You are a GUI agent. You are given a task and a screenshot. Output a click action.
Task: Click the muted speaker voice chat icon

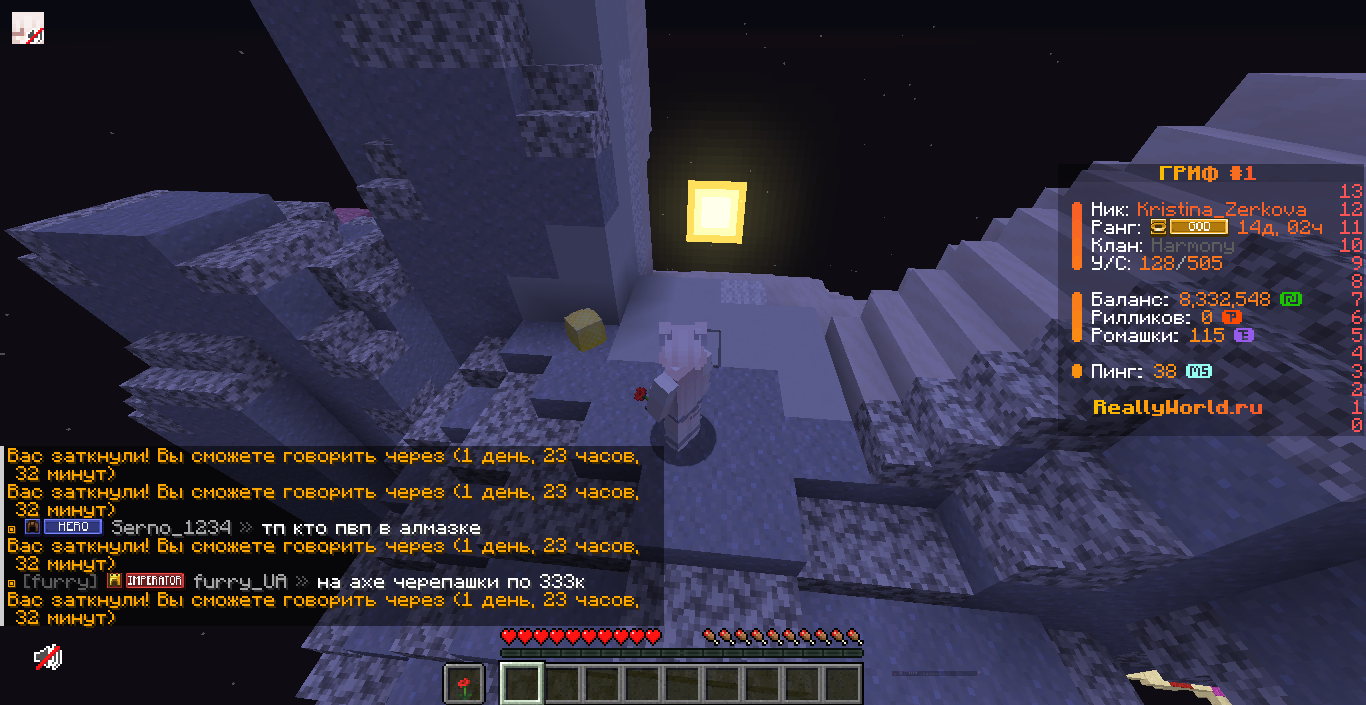(x=48, y=657)
